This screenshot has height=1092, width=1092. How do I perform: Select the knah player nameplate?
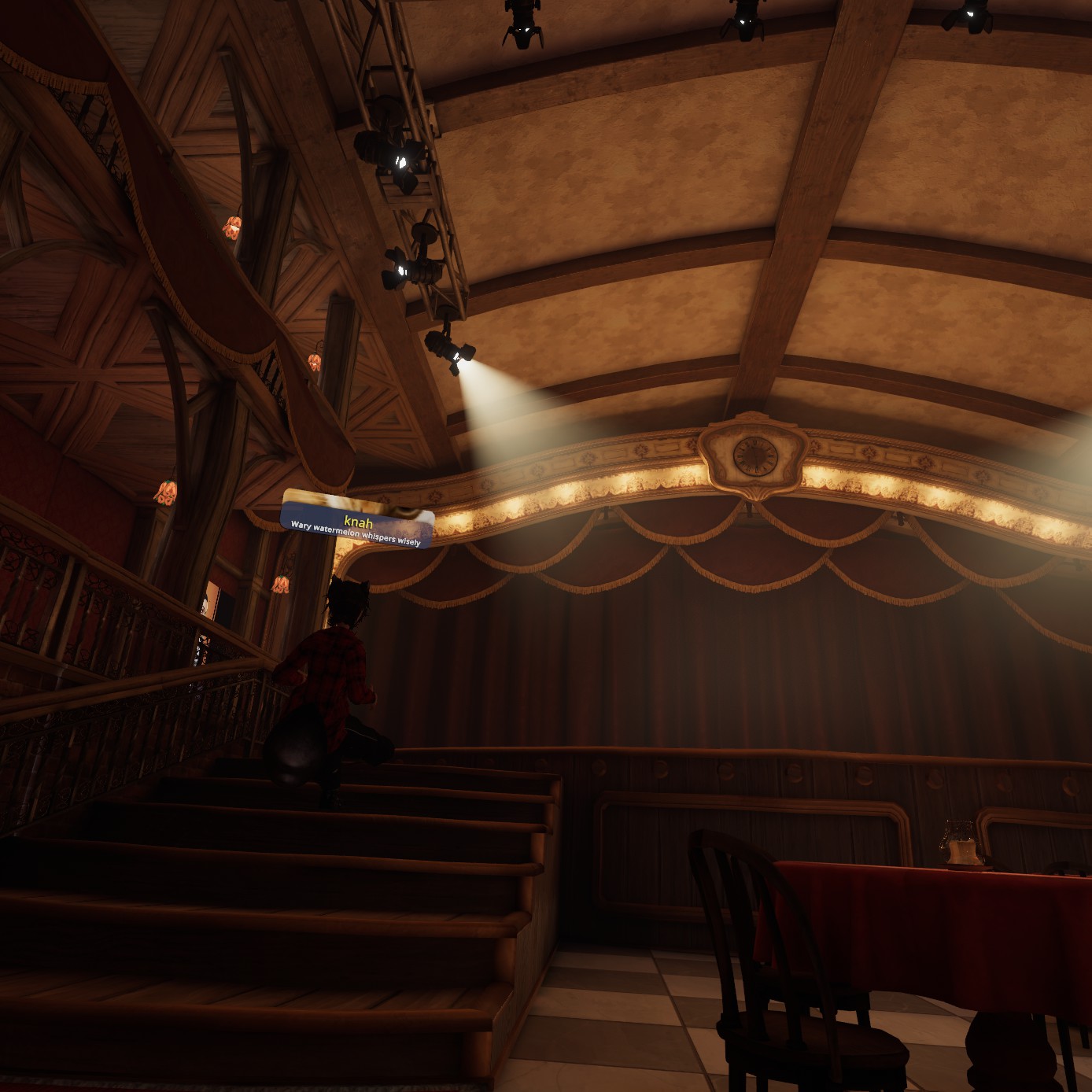coord(357,519)
